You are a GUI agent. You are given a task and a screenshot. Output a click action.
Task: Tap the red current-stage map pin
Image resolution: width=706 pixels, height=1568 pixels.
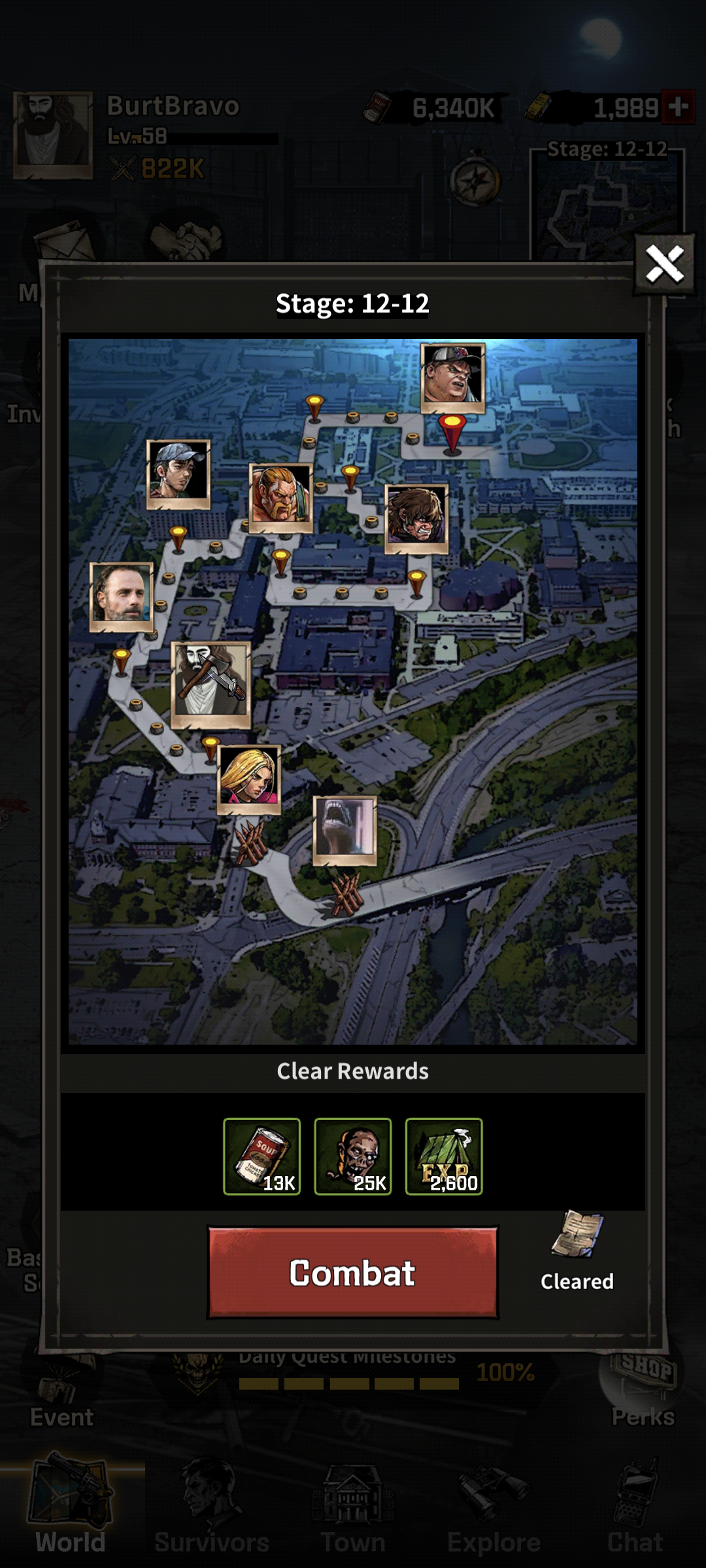click(x=452, y=433)
